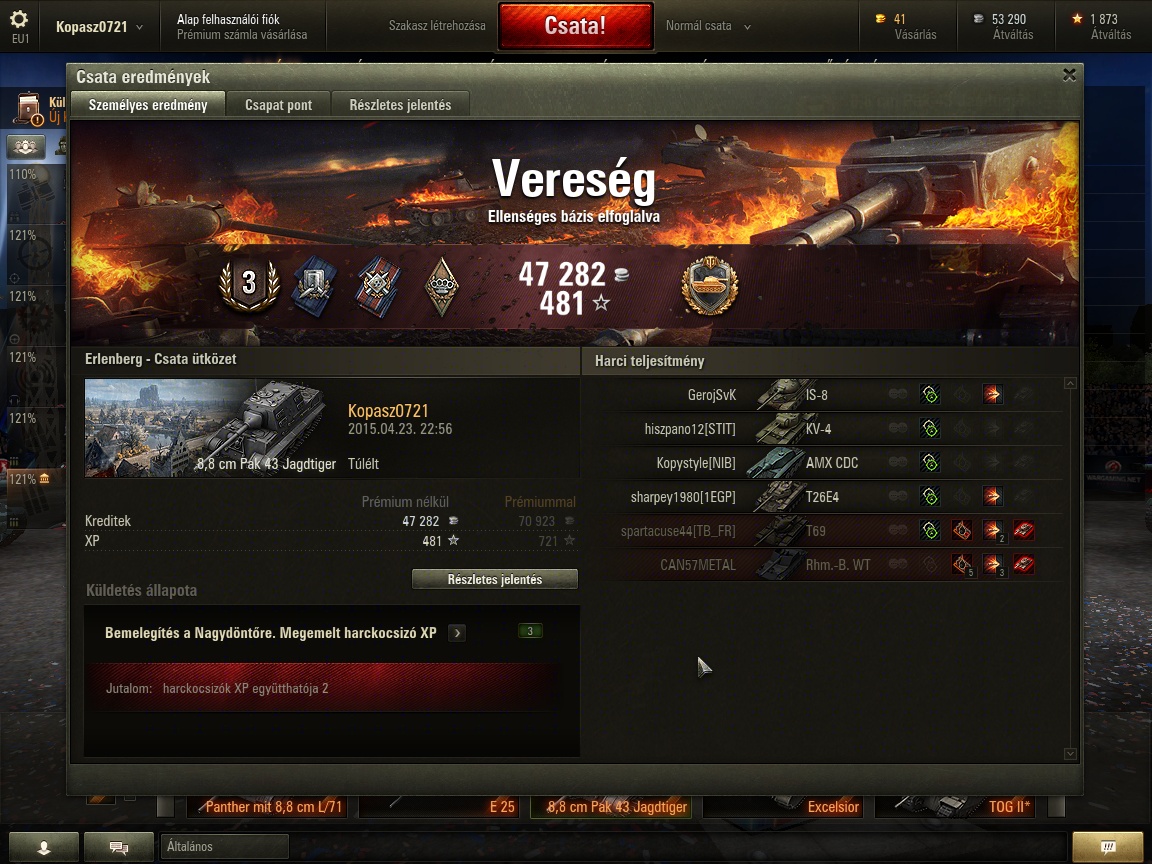Switch to the Csapat pont tab
1152x864 pixels.
tap(278, 105)
